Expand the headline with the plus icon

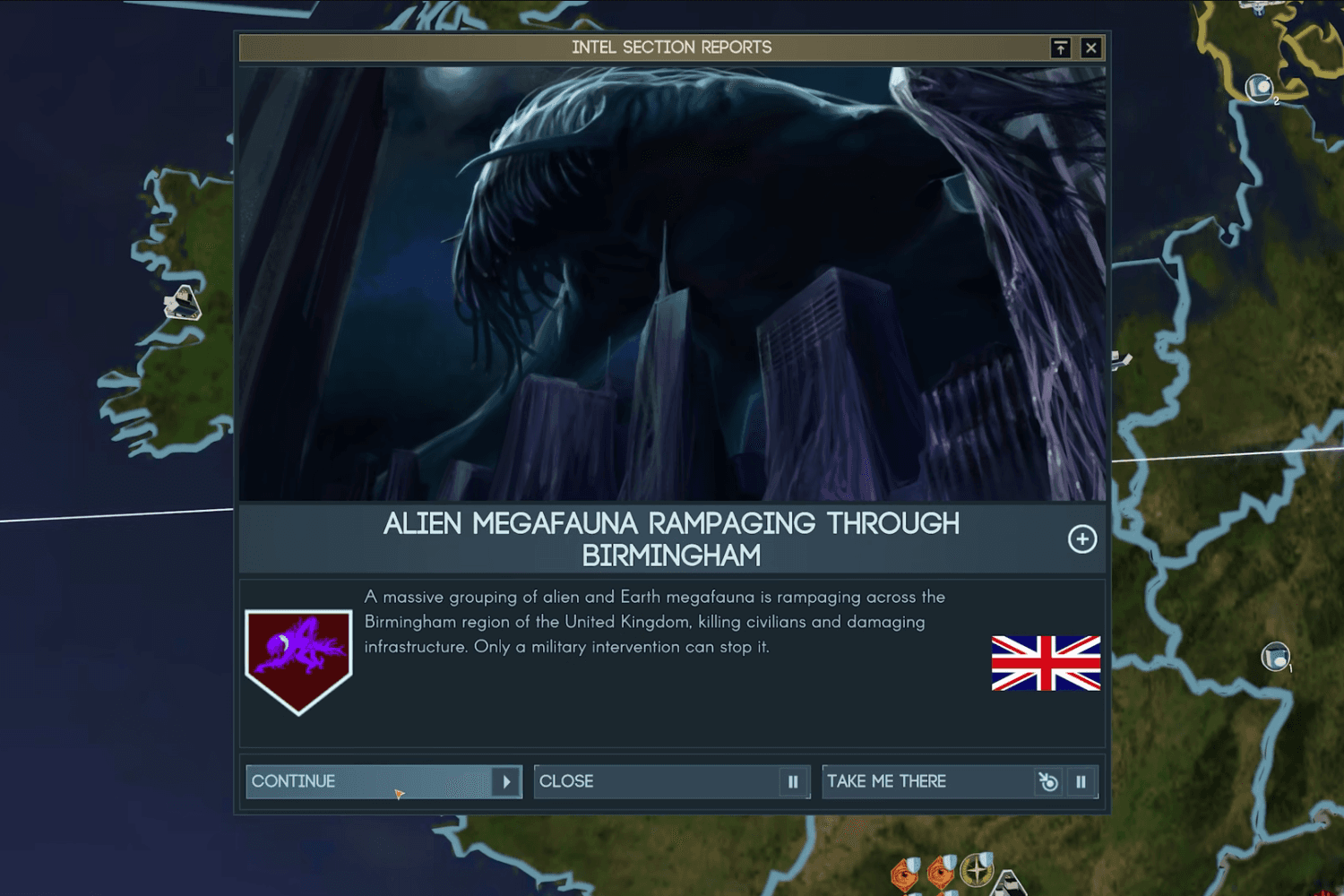[x=1082, y=539]
